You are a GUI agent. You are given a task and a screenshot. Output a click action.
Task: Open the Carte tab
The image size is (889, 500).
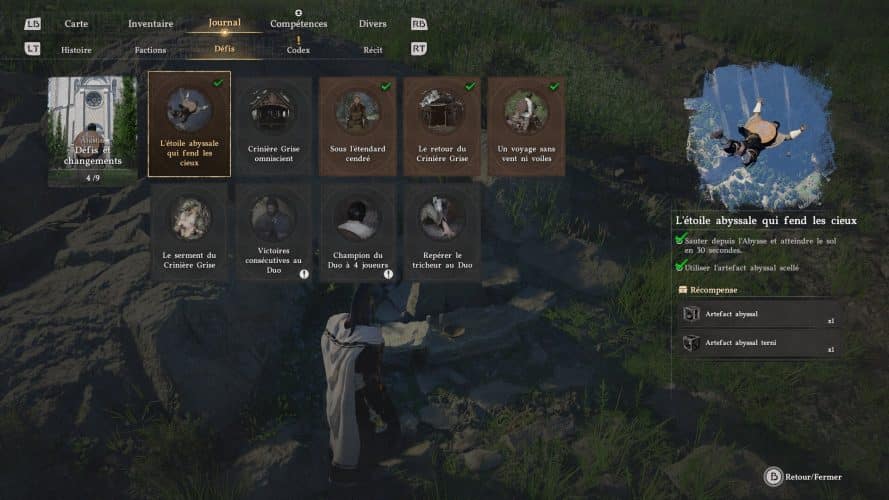point(76,24)
